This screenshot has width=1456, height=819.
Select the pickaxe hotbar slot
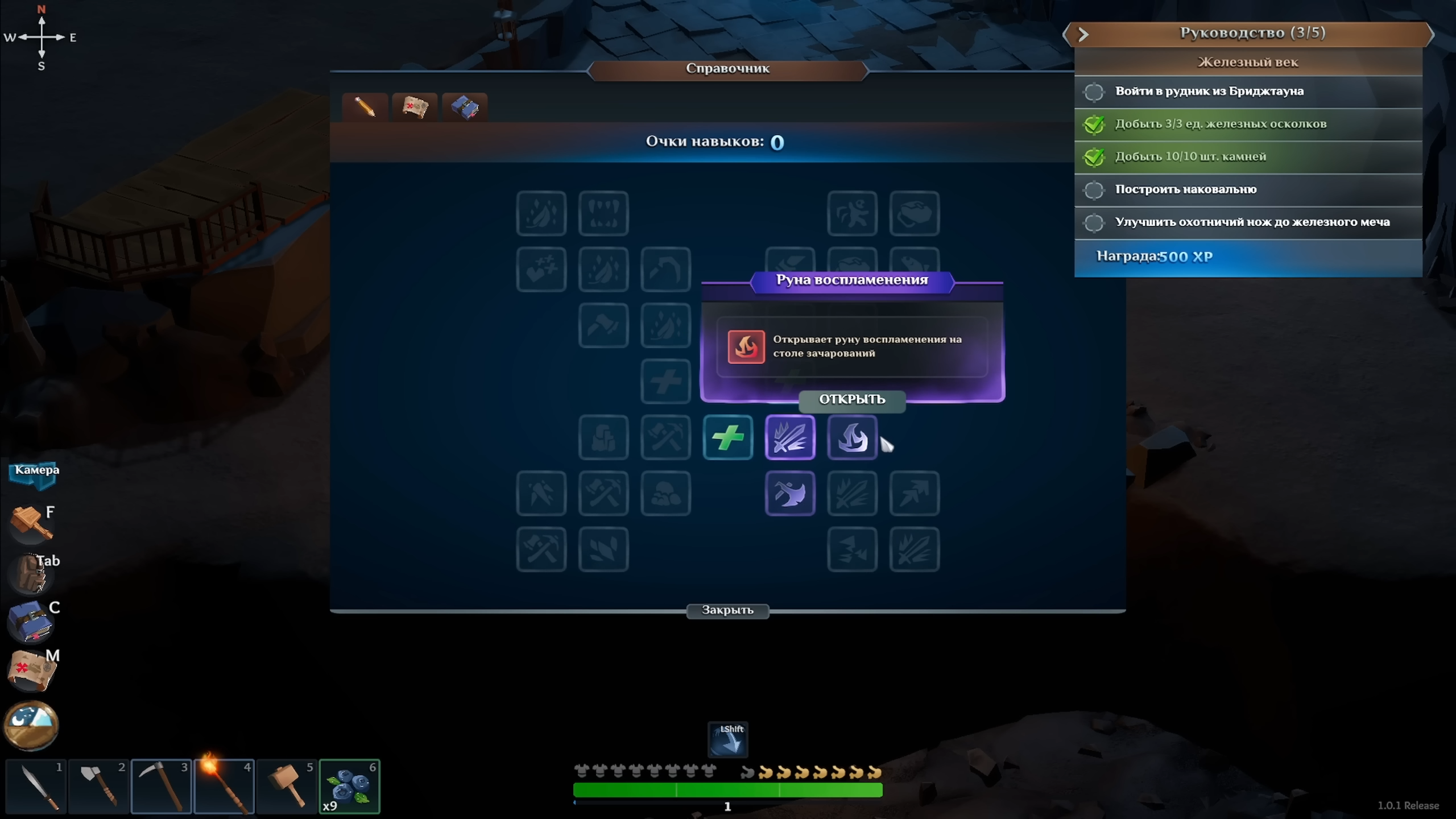point(162,787)
